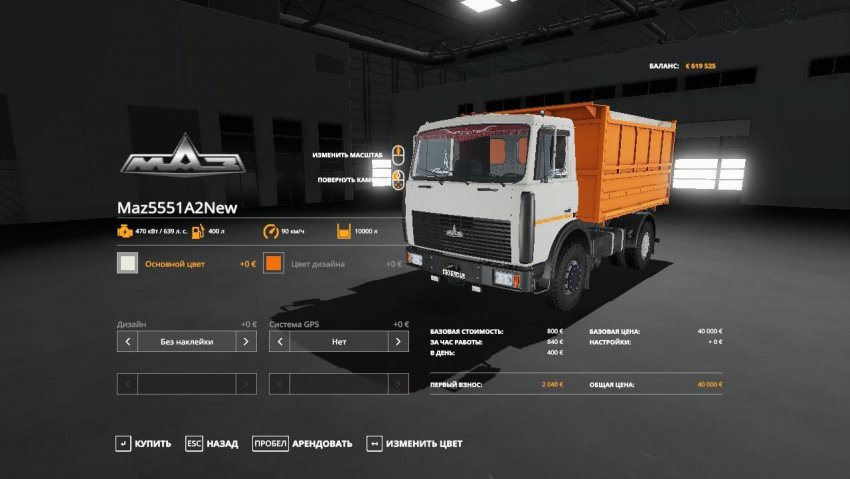Switch Дизайн to the previous option
The height and width of the screenshot is (479, 850).
(127, 342)
